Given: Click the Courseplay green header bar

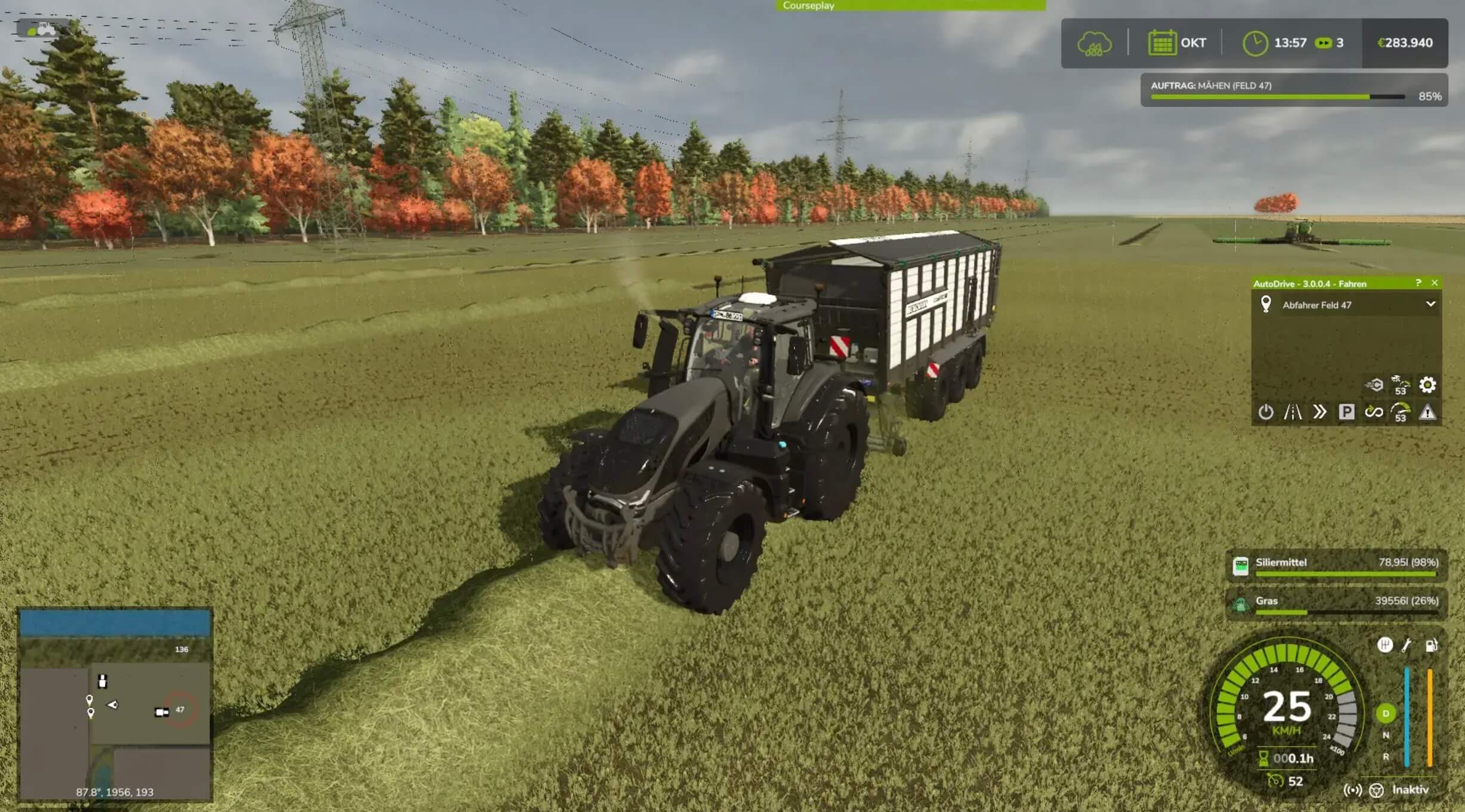Looking at the screenshot, I should pyautogui.click(x=910, y=5).
